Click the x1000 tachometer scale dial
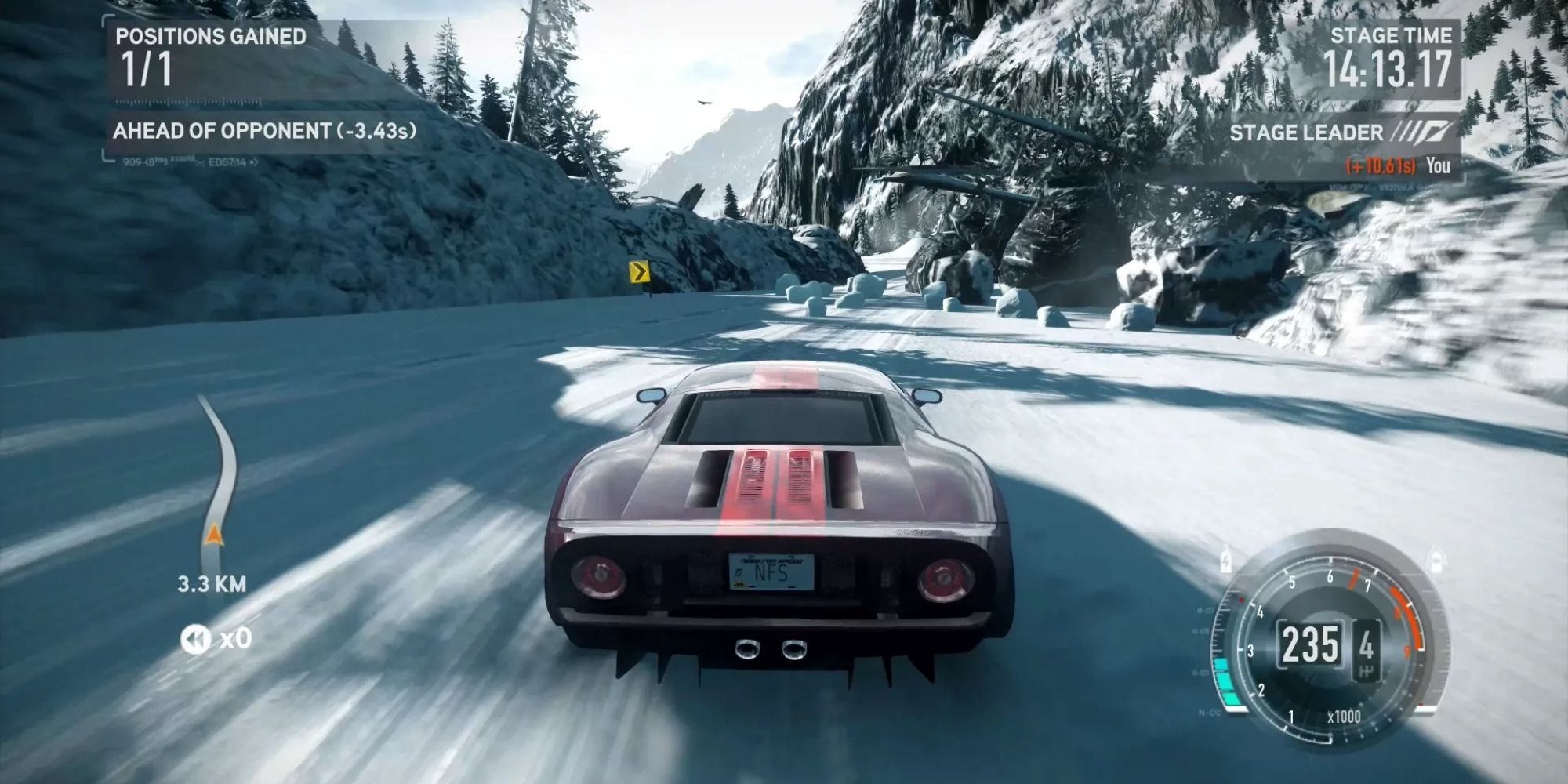 (x=1344, y=718)
